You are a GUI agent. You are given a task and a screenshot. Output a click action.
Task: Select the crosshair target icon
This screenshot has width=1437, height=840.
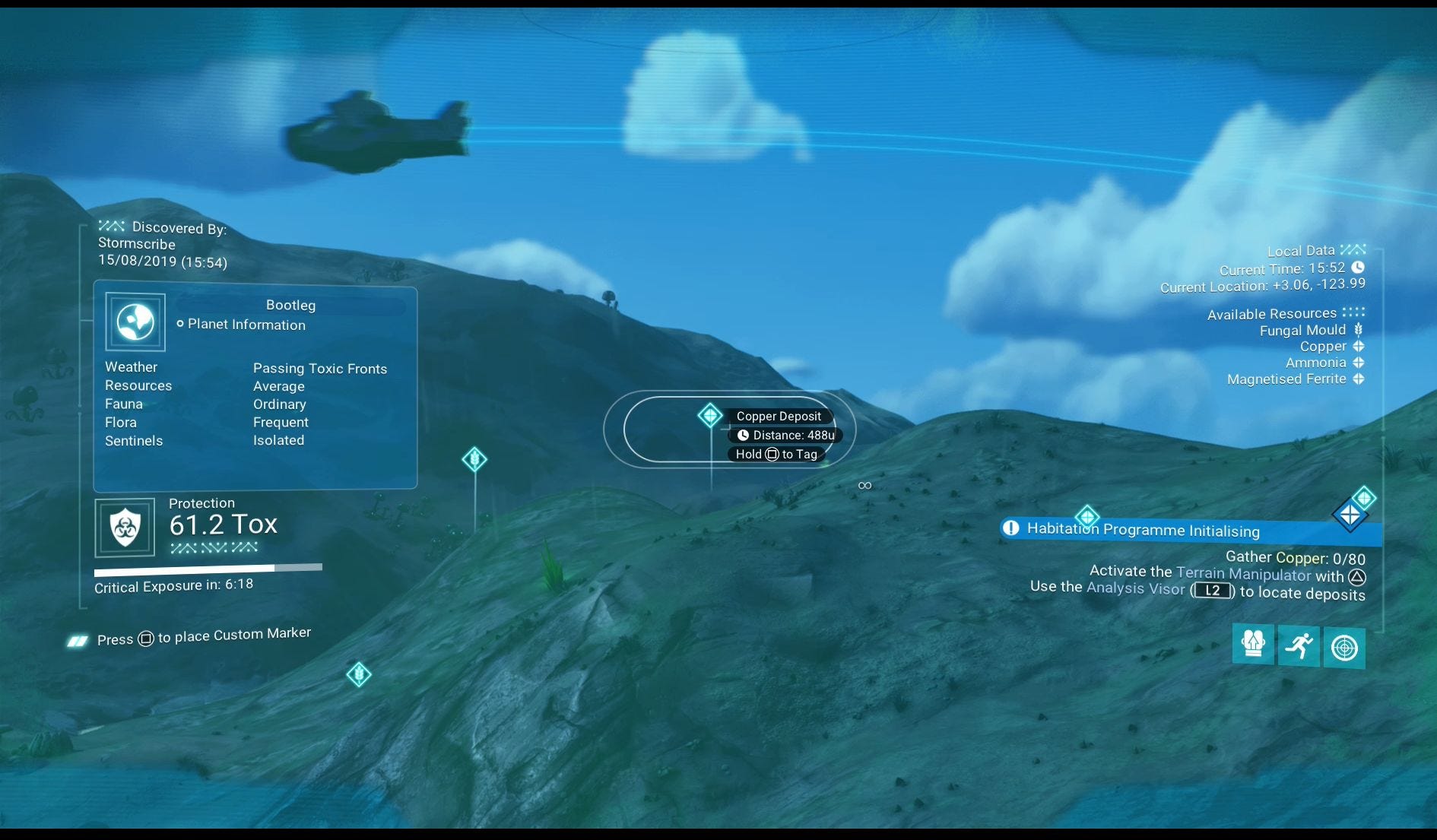[1345, 647]
